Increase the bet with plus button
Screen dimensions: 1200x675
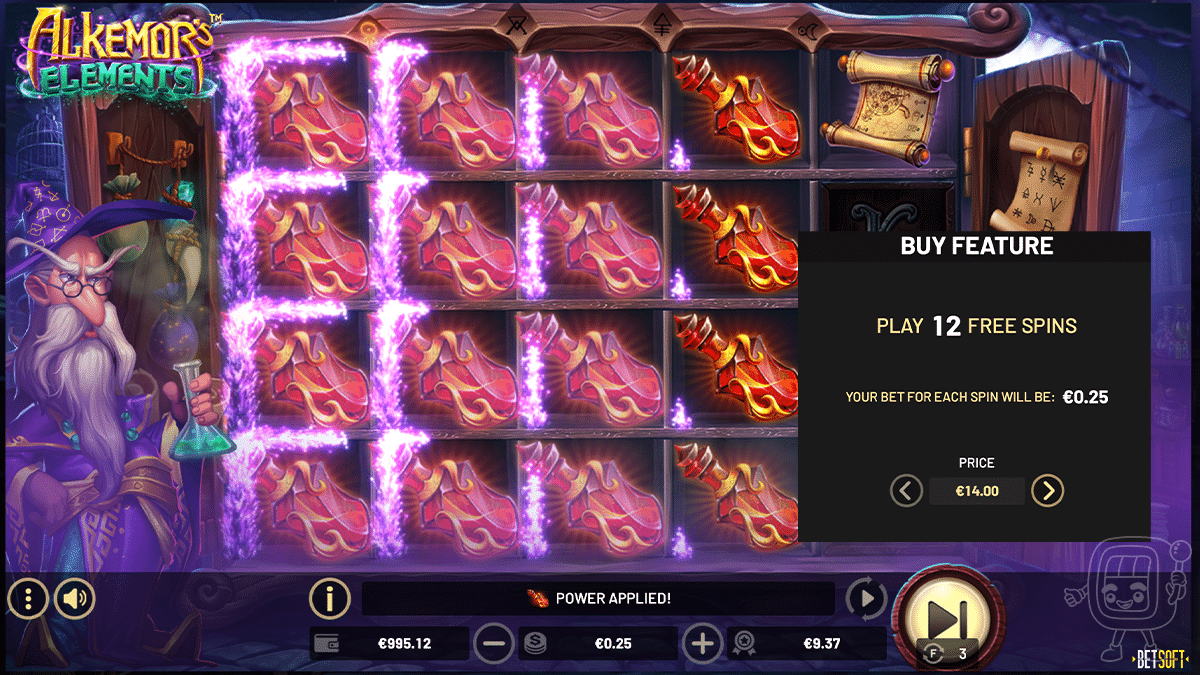pos(703,644)
